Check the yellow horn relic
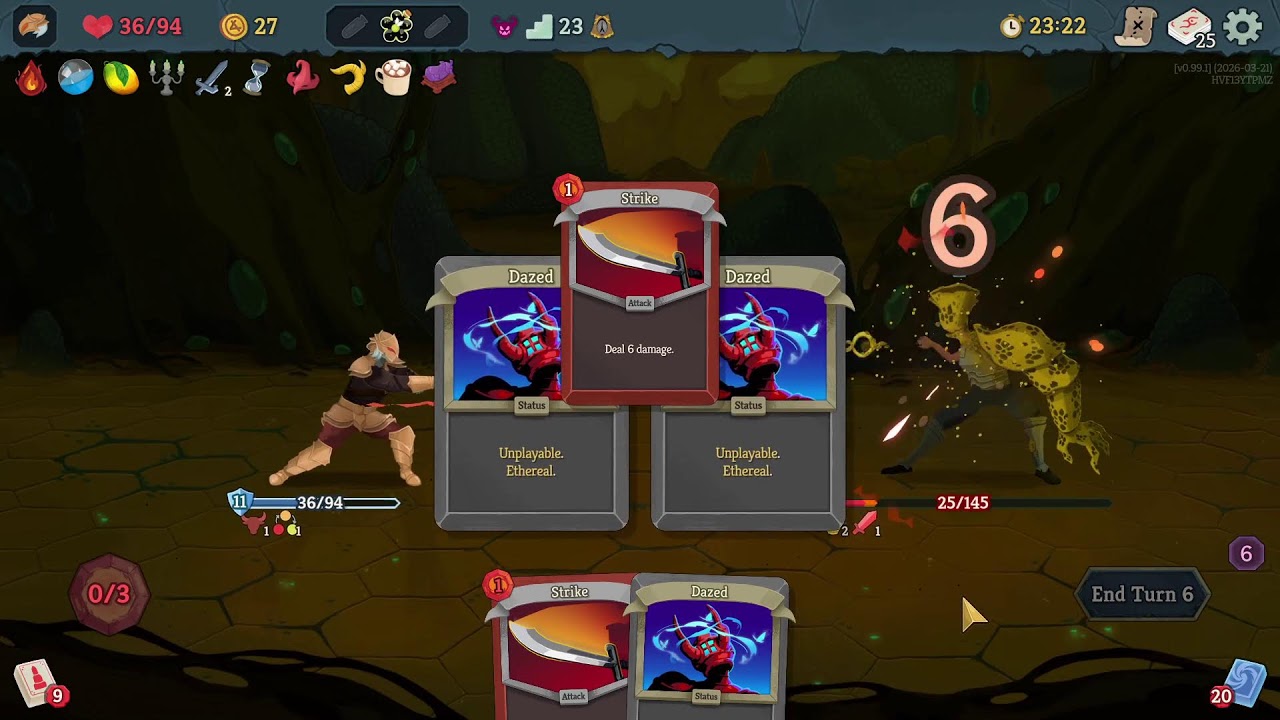Screen dimensions: 1280x720 click(x=348, y=78)
